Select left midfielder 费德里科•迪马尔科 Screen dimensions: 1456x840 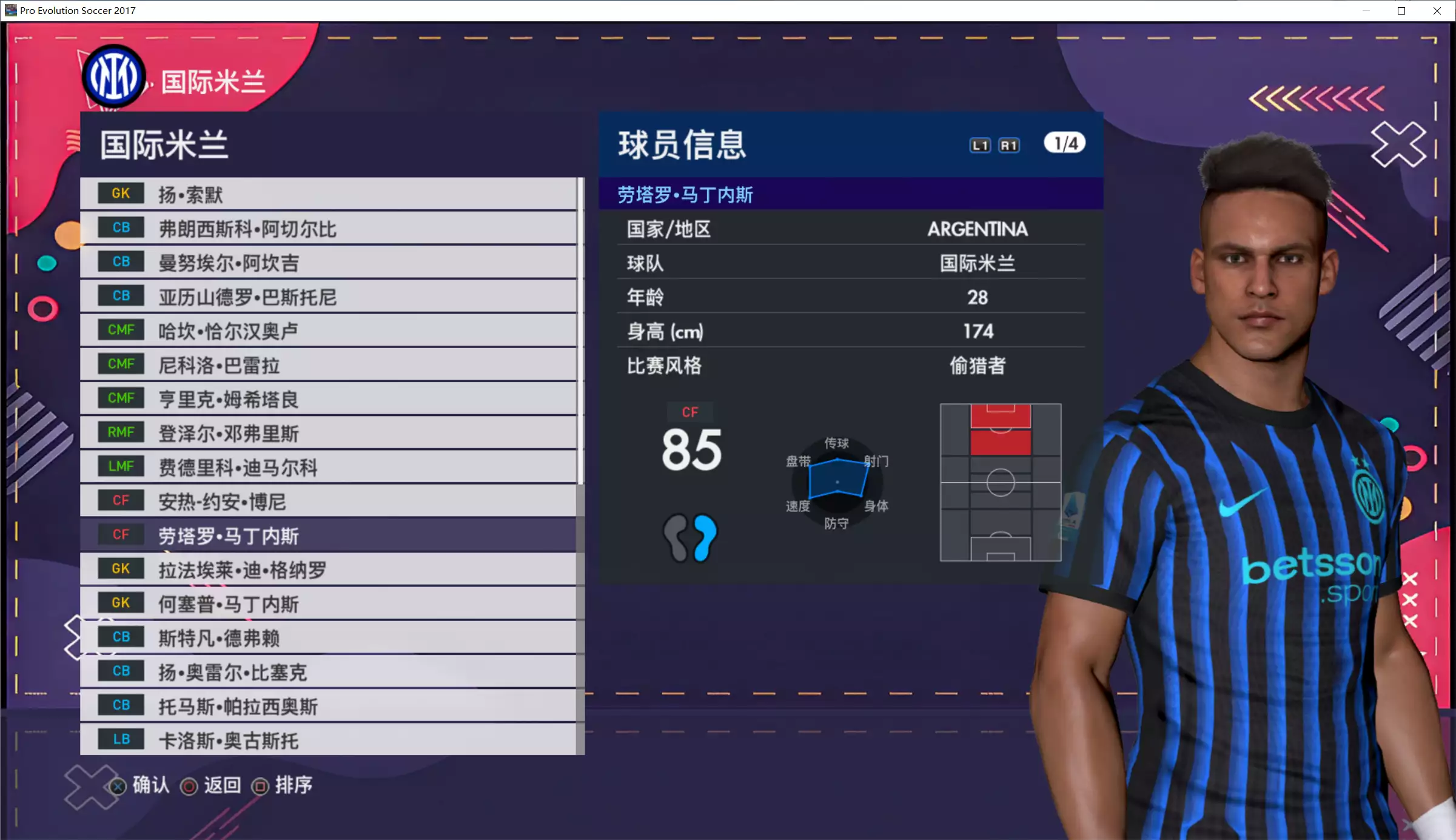coord(327,467)
